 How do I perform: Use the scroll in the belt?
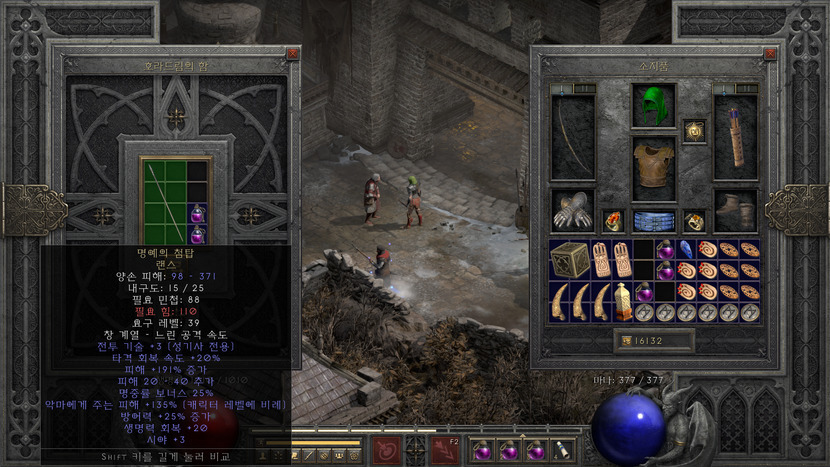coord(563,451)
